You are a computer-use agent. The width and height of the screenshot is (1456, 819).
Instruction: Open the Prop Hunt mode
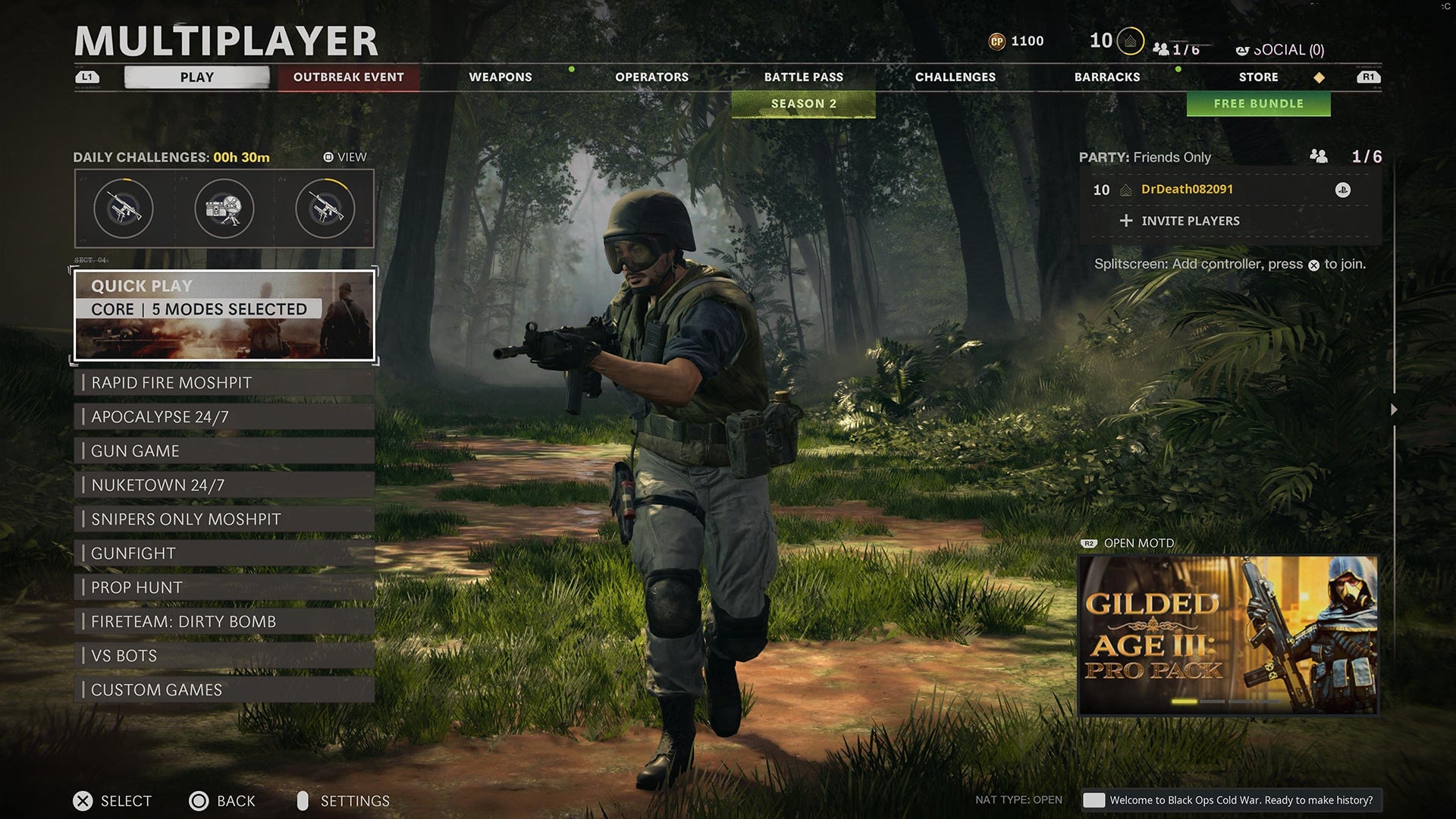pos(224,588)
